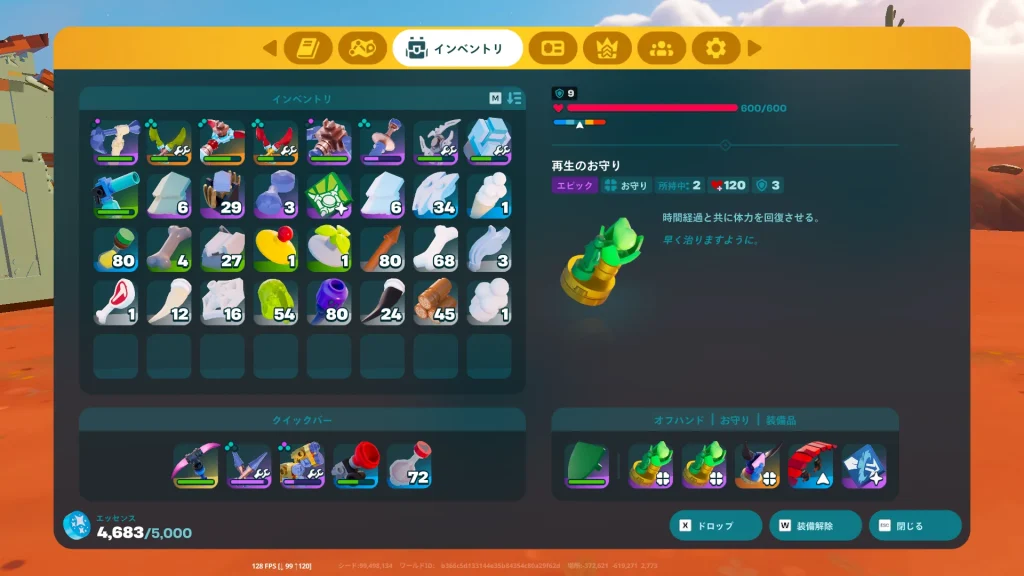Select the bone stack of 68
The width and height of the screenshot is (1024, 576).
pyautogui.click(x=435, y=249)
